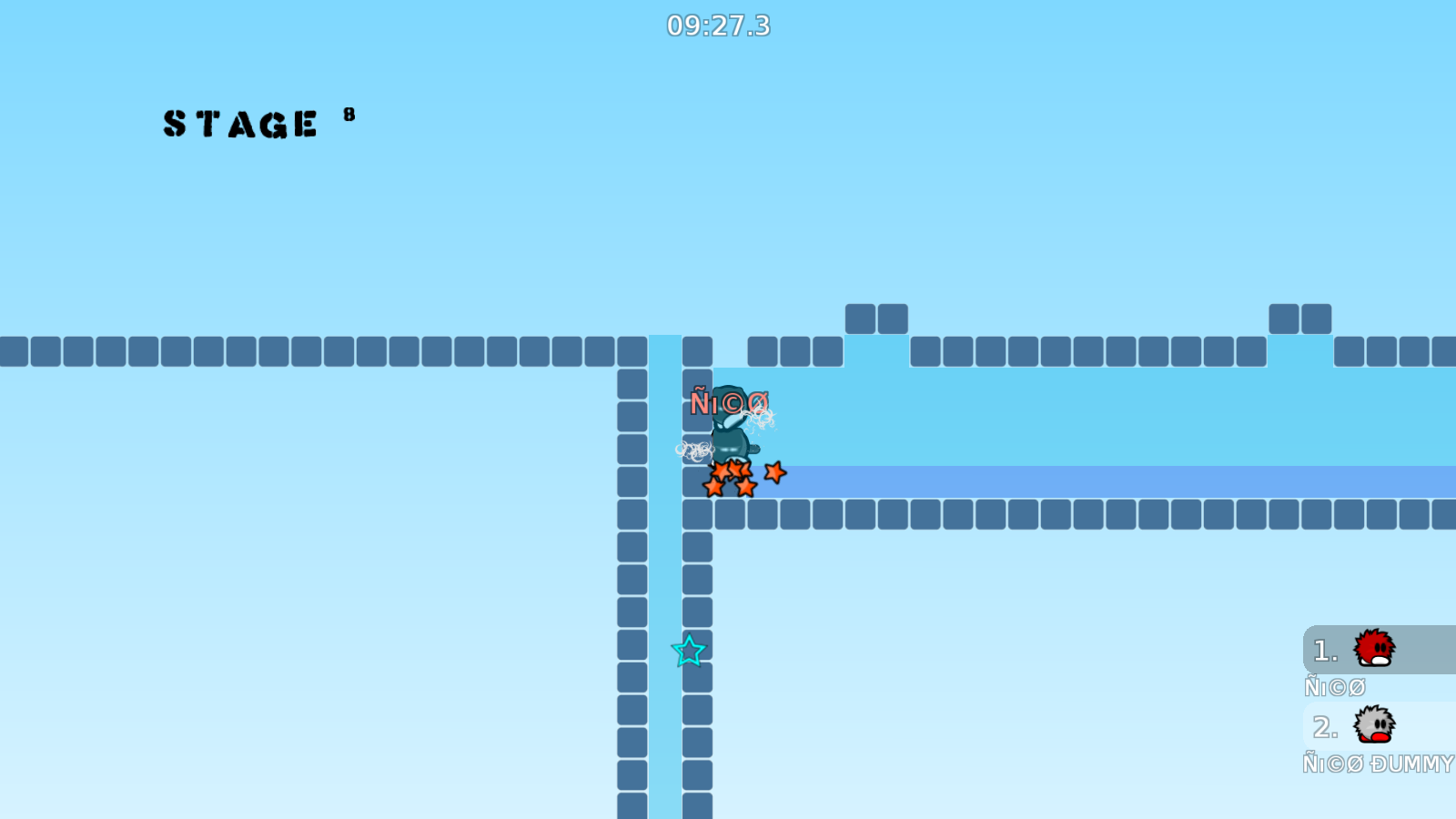Screen dimensions: 1456x819
Task: Click a notch block pair above the right platform
Action: [x=877, y=317]
